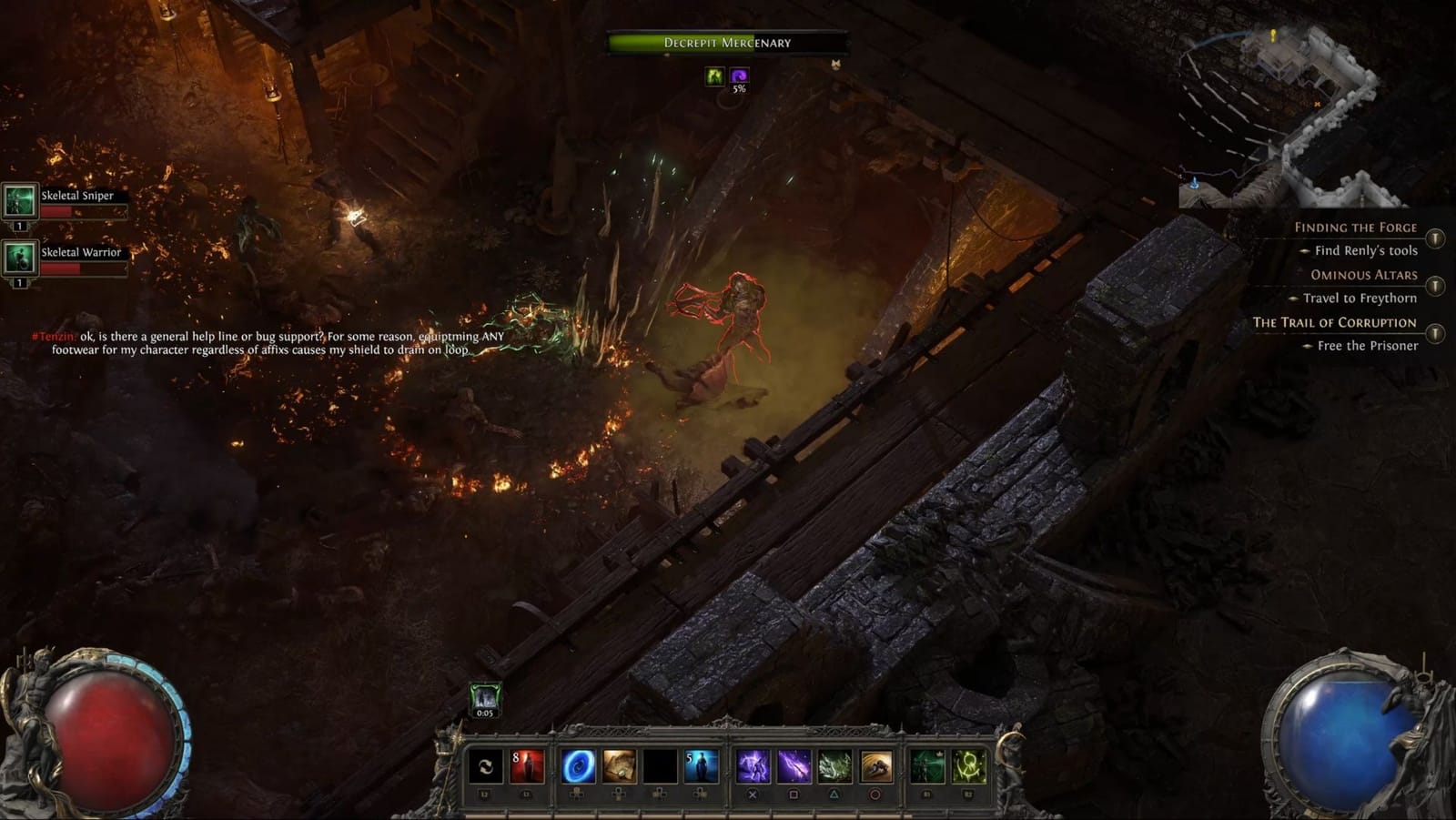Click the purple bolt skill bound to Square
1456x820 pixels.
tap(793, 766)
